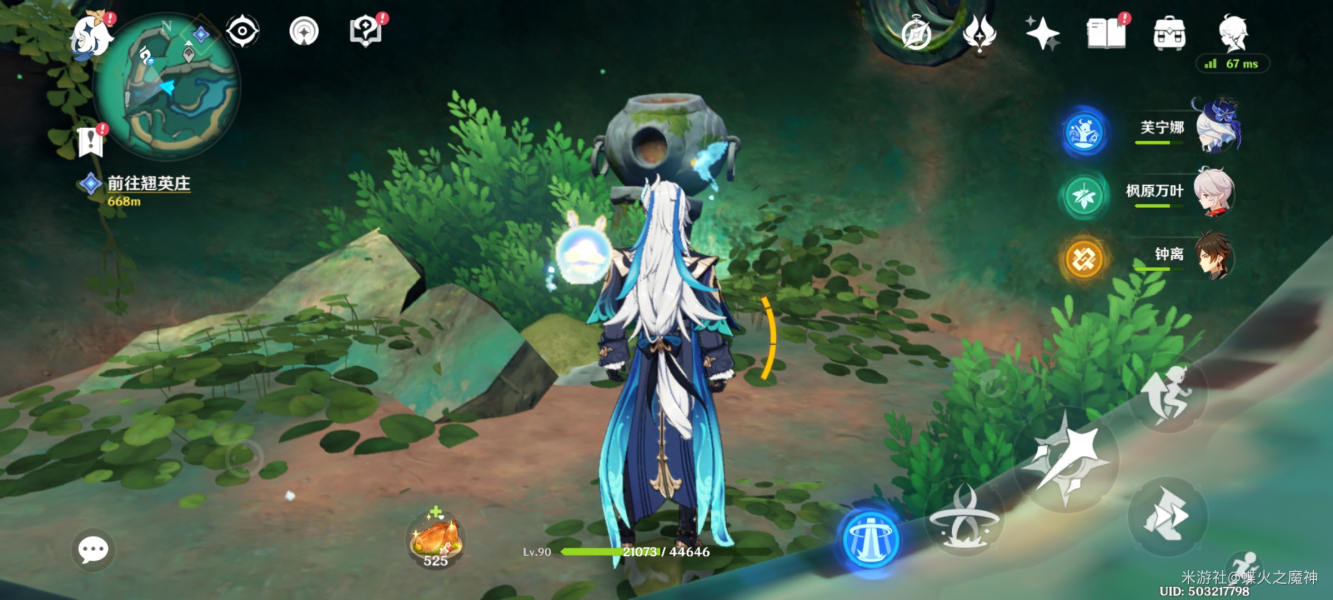Open the question mark tutorial notice

tap(366, 31)
